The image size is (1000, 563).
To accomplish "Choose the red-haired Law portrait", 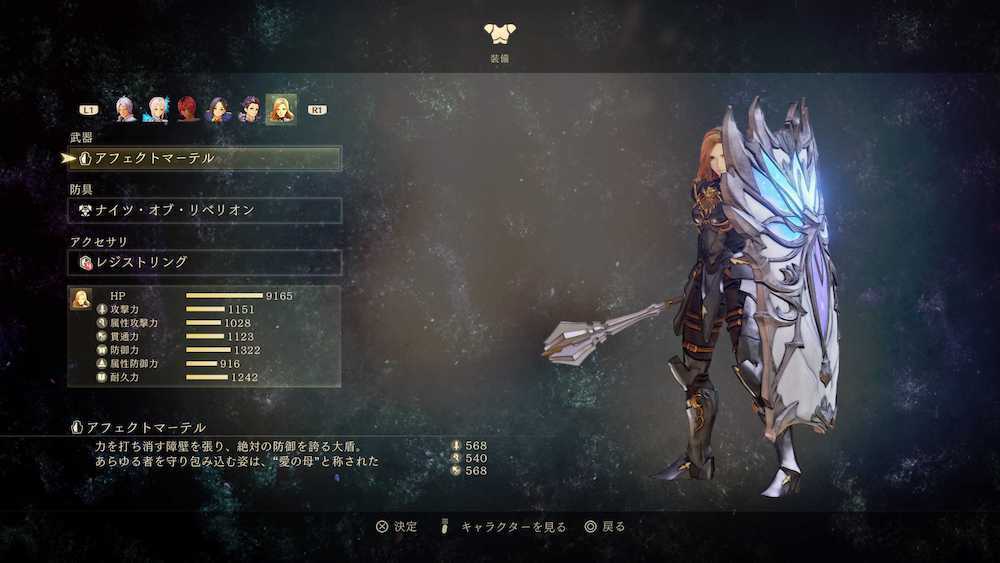I will pyautogui.click(x=188, y=109).
